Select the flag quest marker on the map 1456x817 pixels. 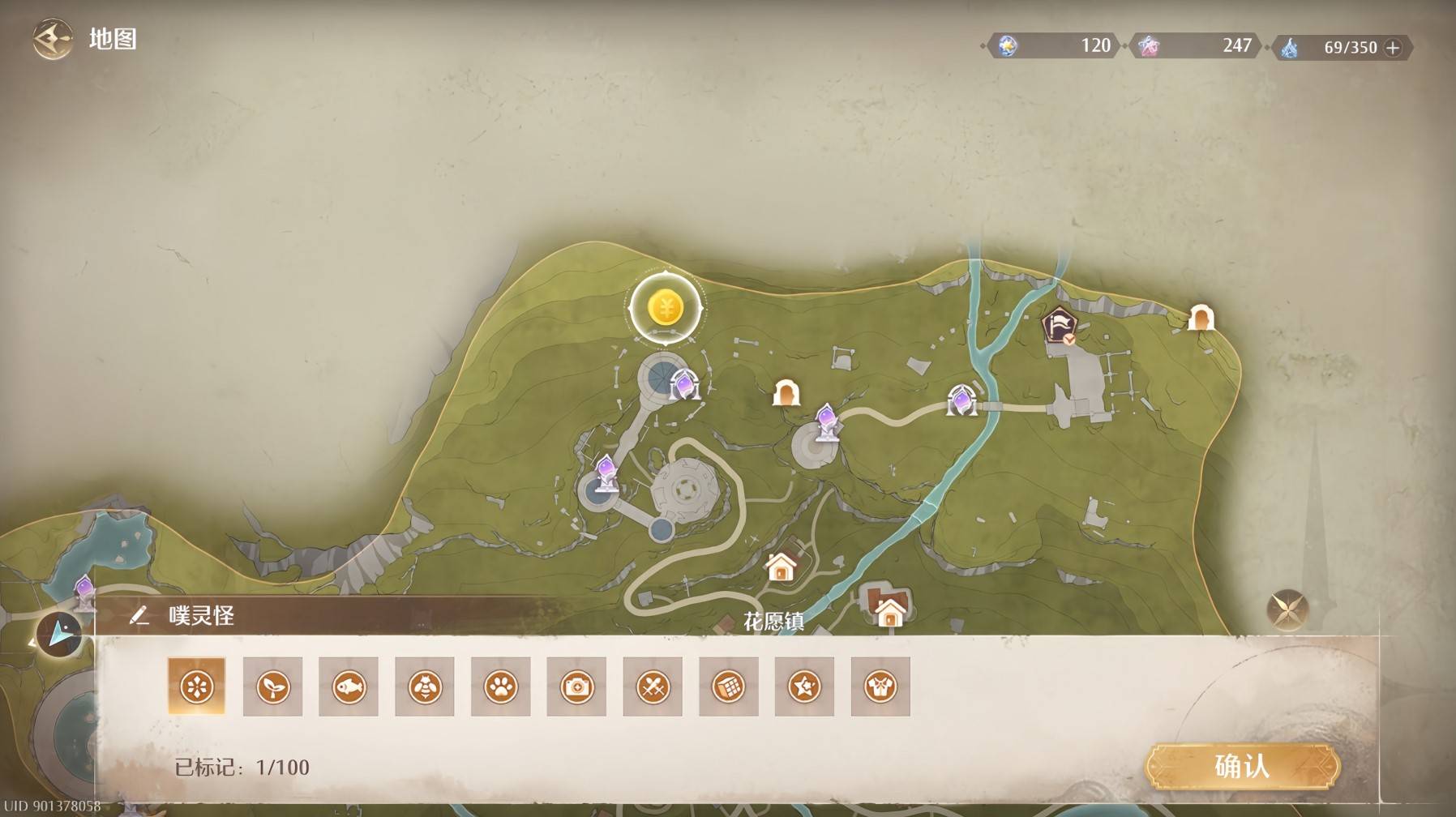coord(1059,326)
